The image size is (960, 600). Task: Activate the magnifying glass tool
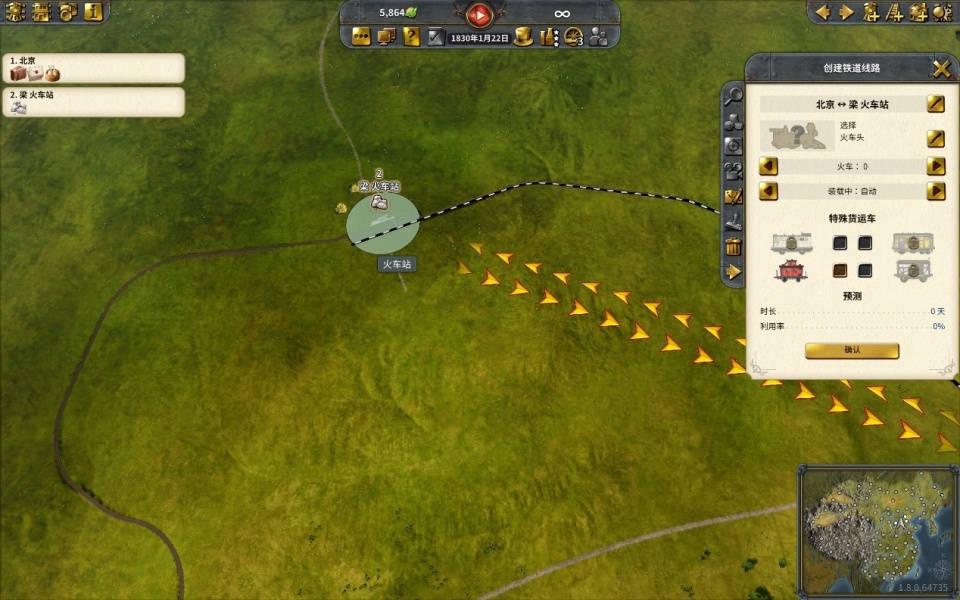tap(733, 97)
